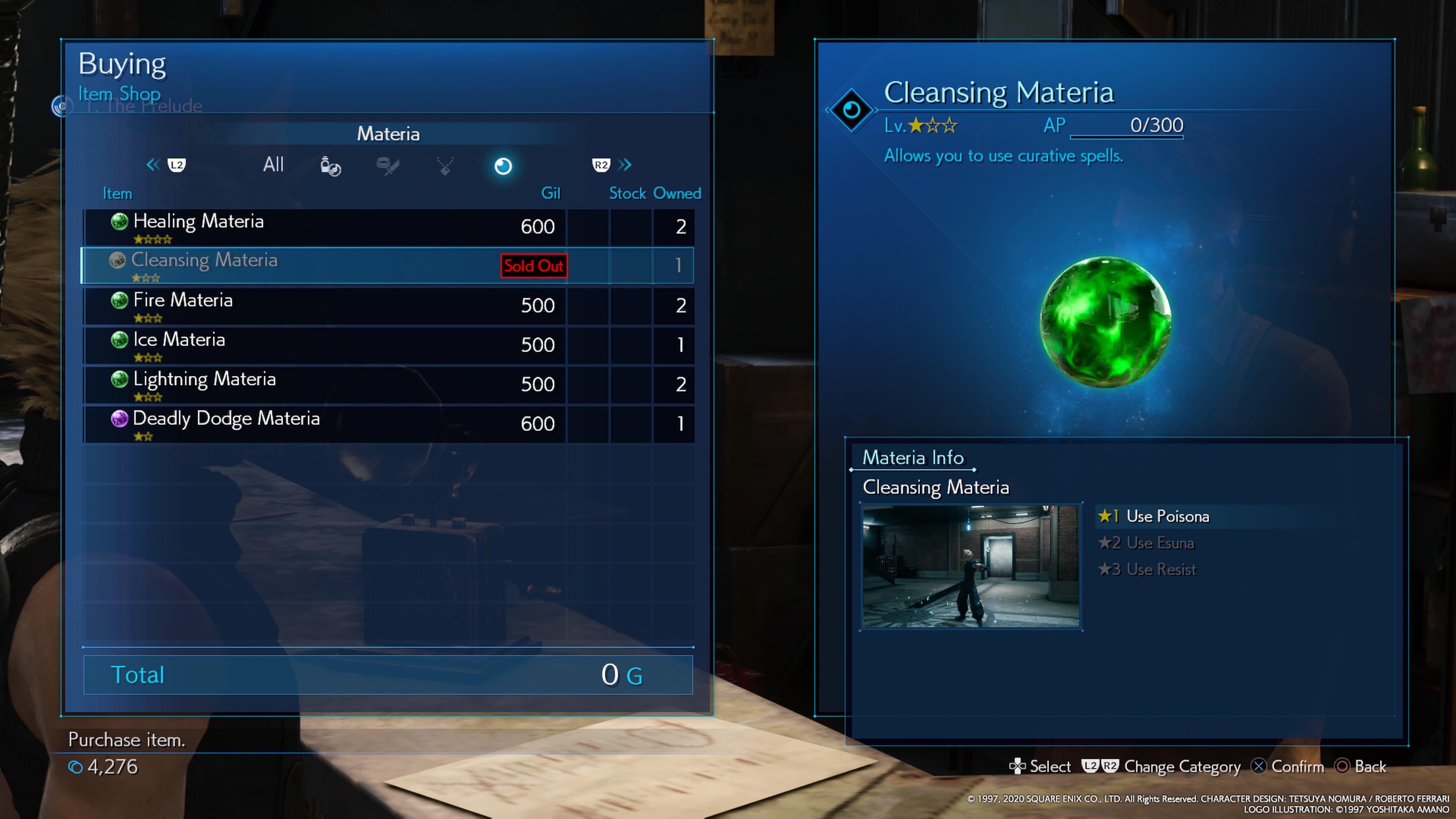Switch to the weapons category tab
Screen dimensions: 1456x819
388,166
